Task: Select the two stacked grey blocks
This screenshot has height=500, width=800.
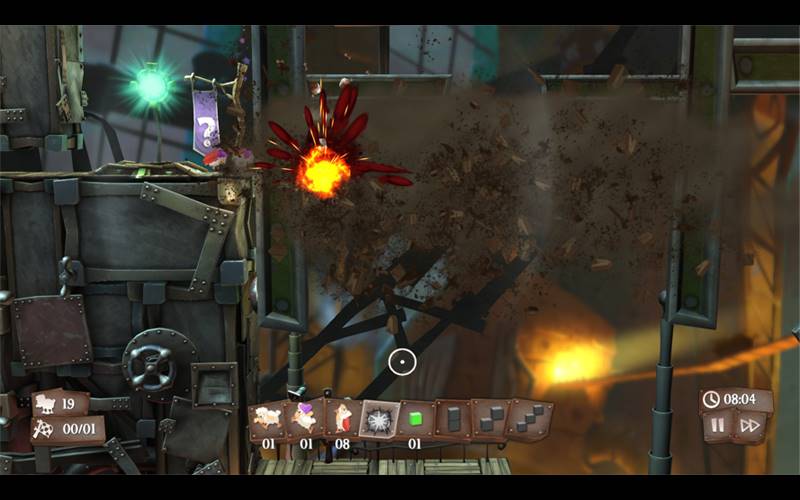Action: 453,418
